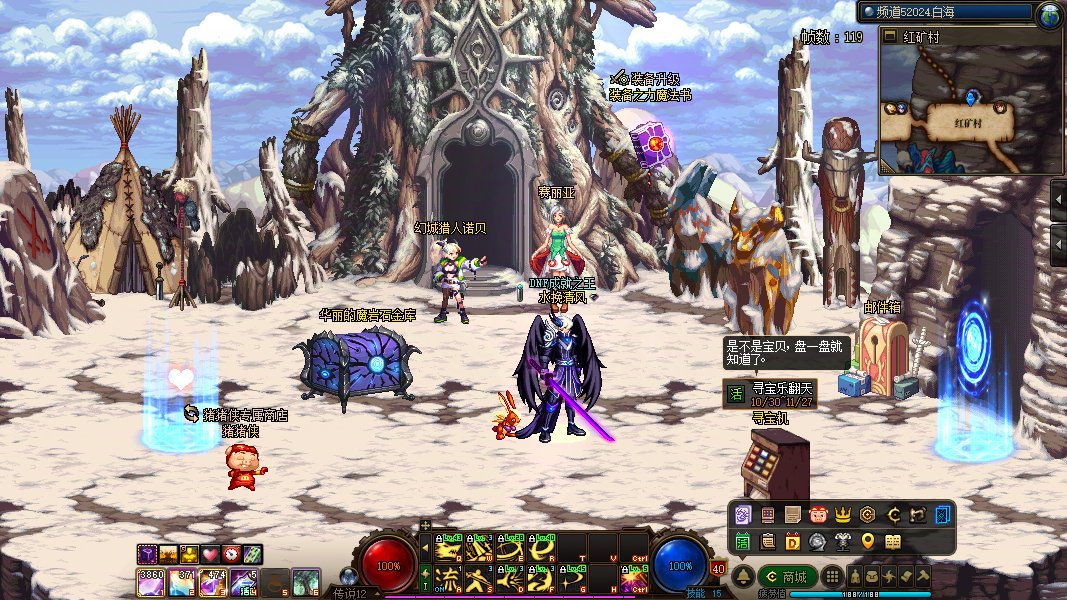Viewport: 1067px width, 600px height.
Task: Select the blue card icon in menu panel
Action: point(943,515)
